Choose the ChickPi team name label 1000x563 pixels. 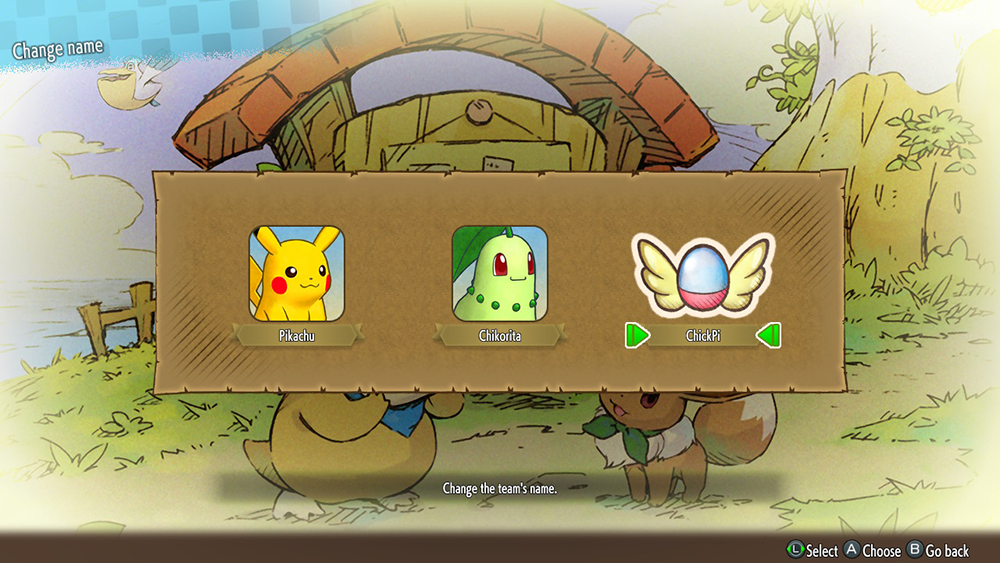pos(703,336)
